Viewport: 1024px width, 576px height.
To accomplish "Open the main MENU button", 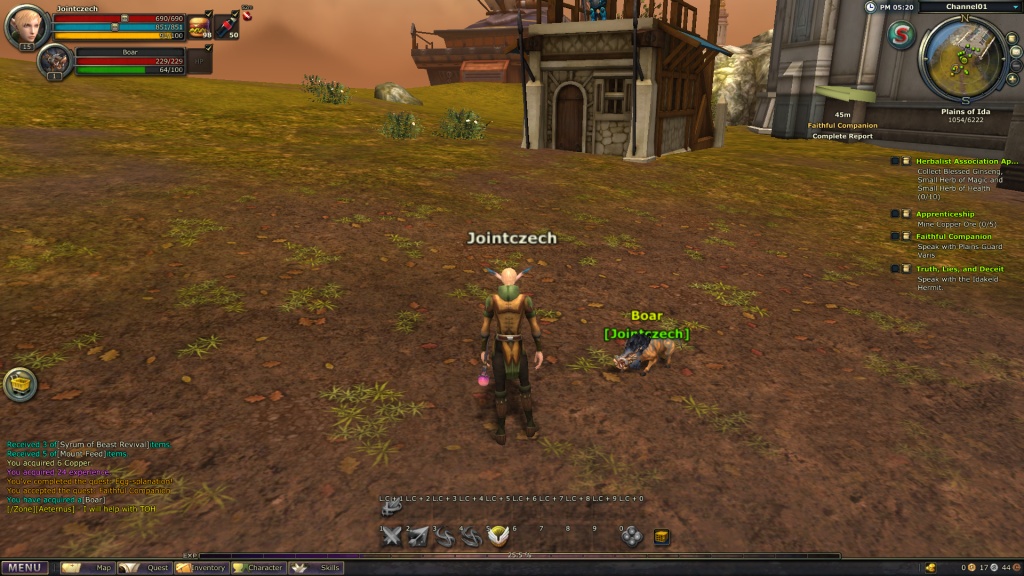I will (x=24, y=568).
